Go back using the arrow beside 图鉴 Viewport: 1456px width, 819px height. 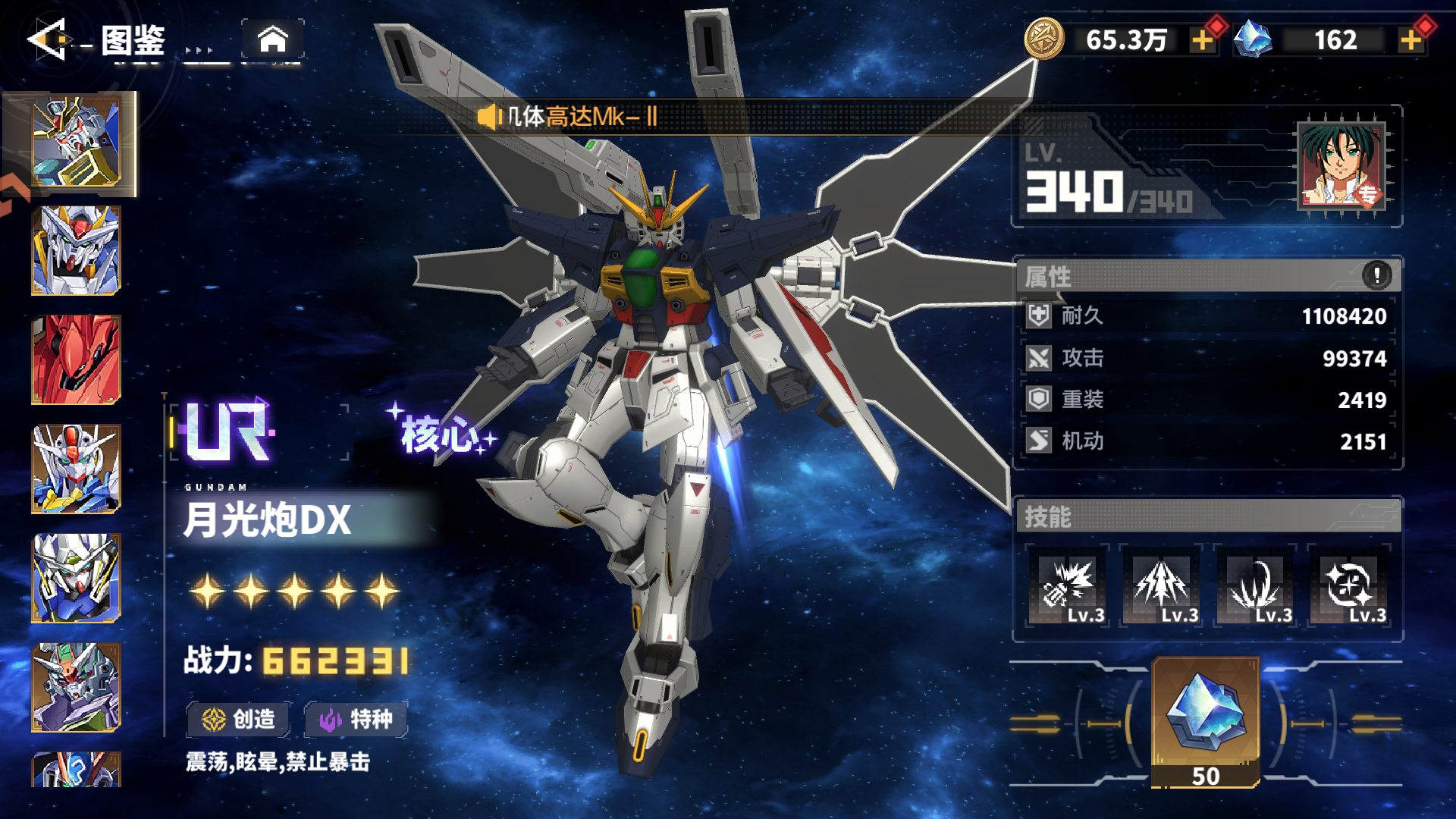pyautogui.click(x=49, y=39)
